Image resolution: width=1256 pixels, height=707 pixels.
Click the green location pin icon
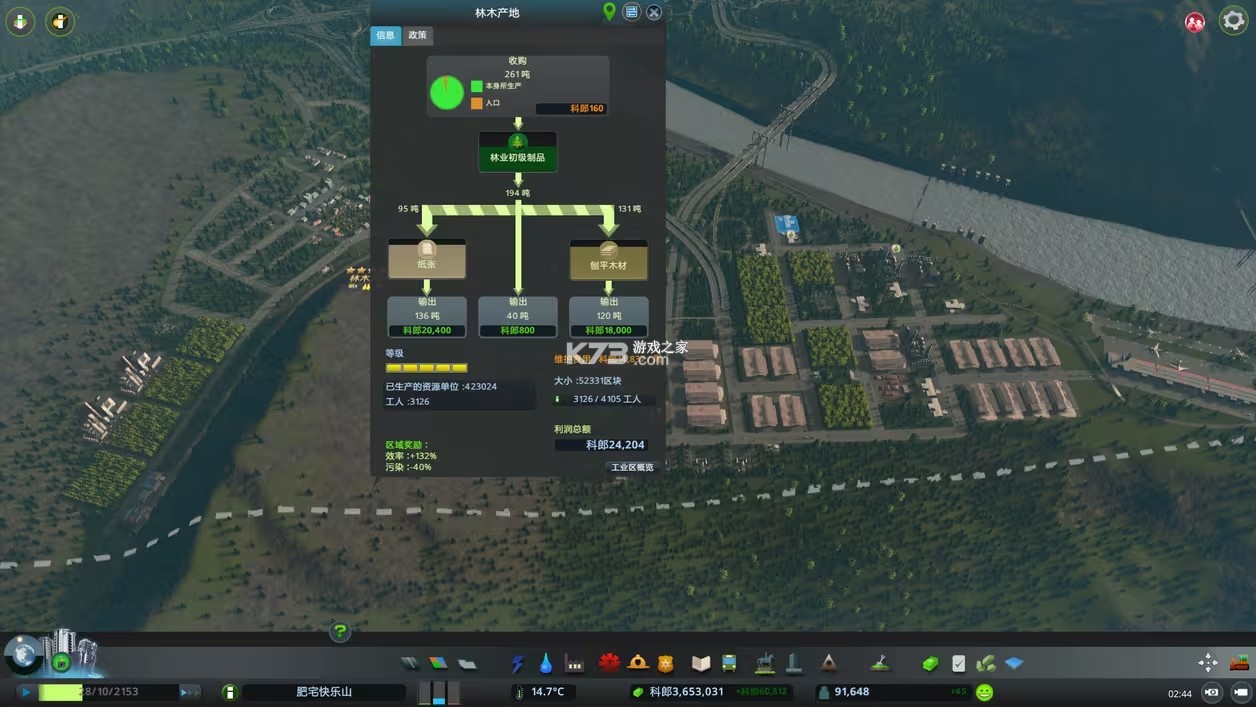609,12
